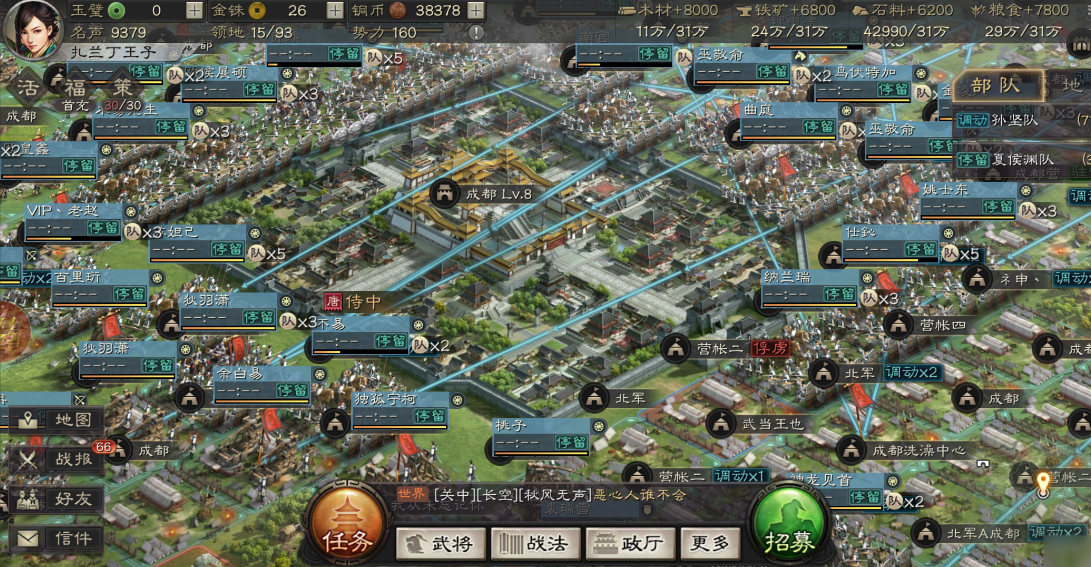The height and width of the screenshot is (567, 1091).
Task: Switch to the 部队 troops tab
Action: point(994,86)
